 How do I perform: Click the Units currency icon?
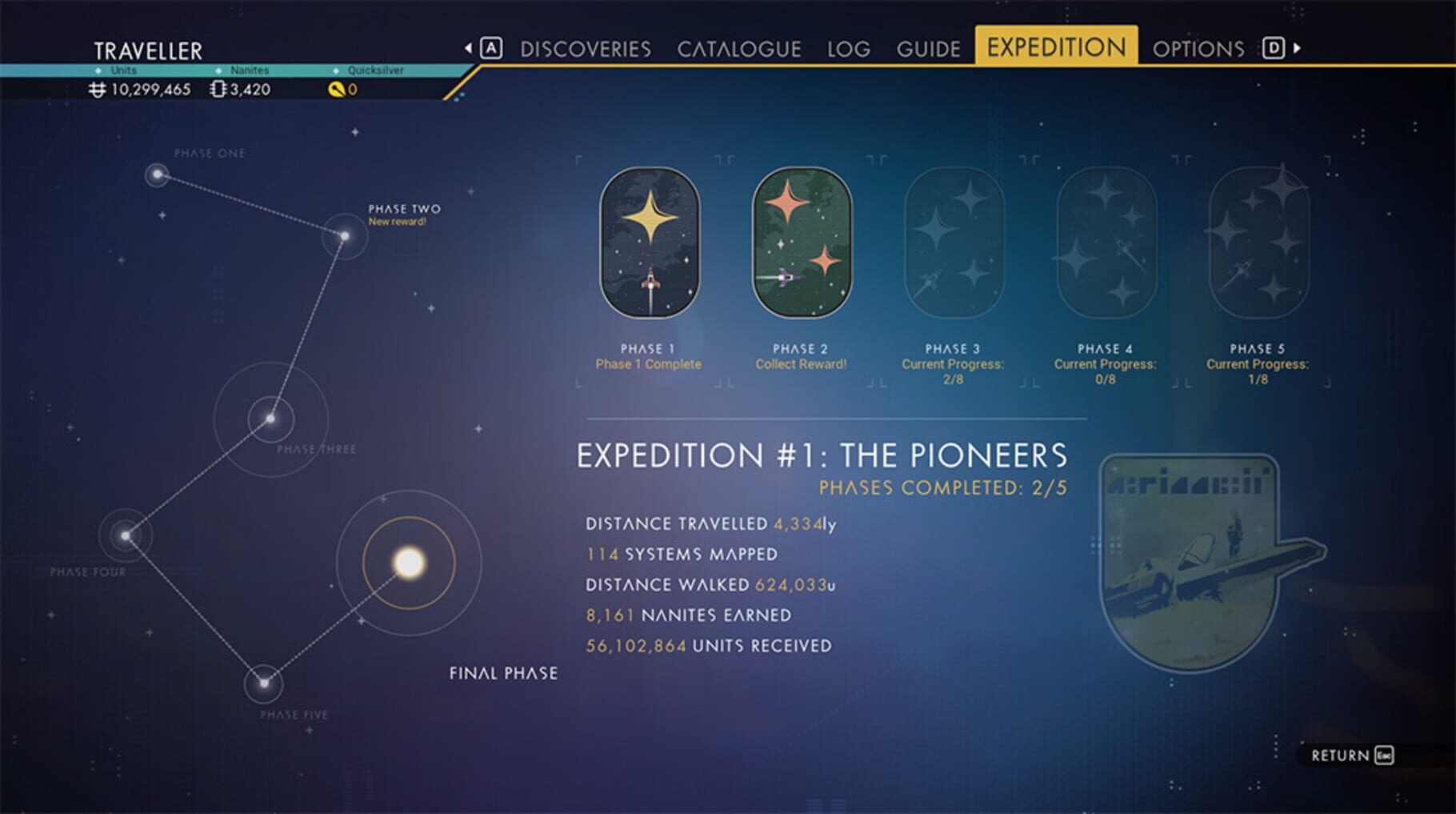coord(98,90)
